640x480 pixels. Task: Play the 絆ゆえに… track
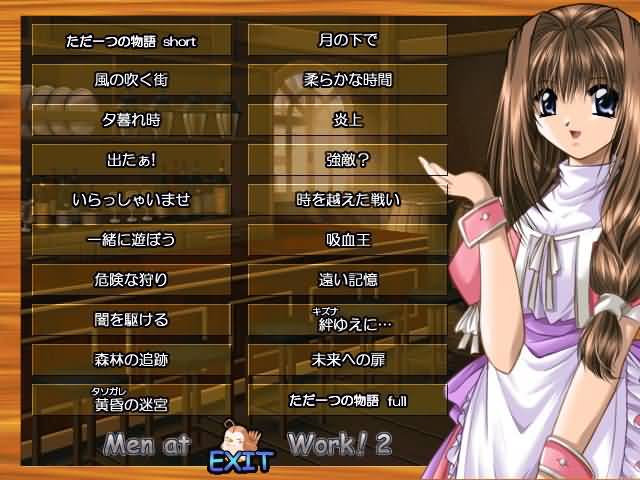[x=348, y=321]
